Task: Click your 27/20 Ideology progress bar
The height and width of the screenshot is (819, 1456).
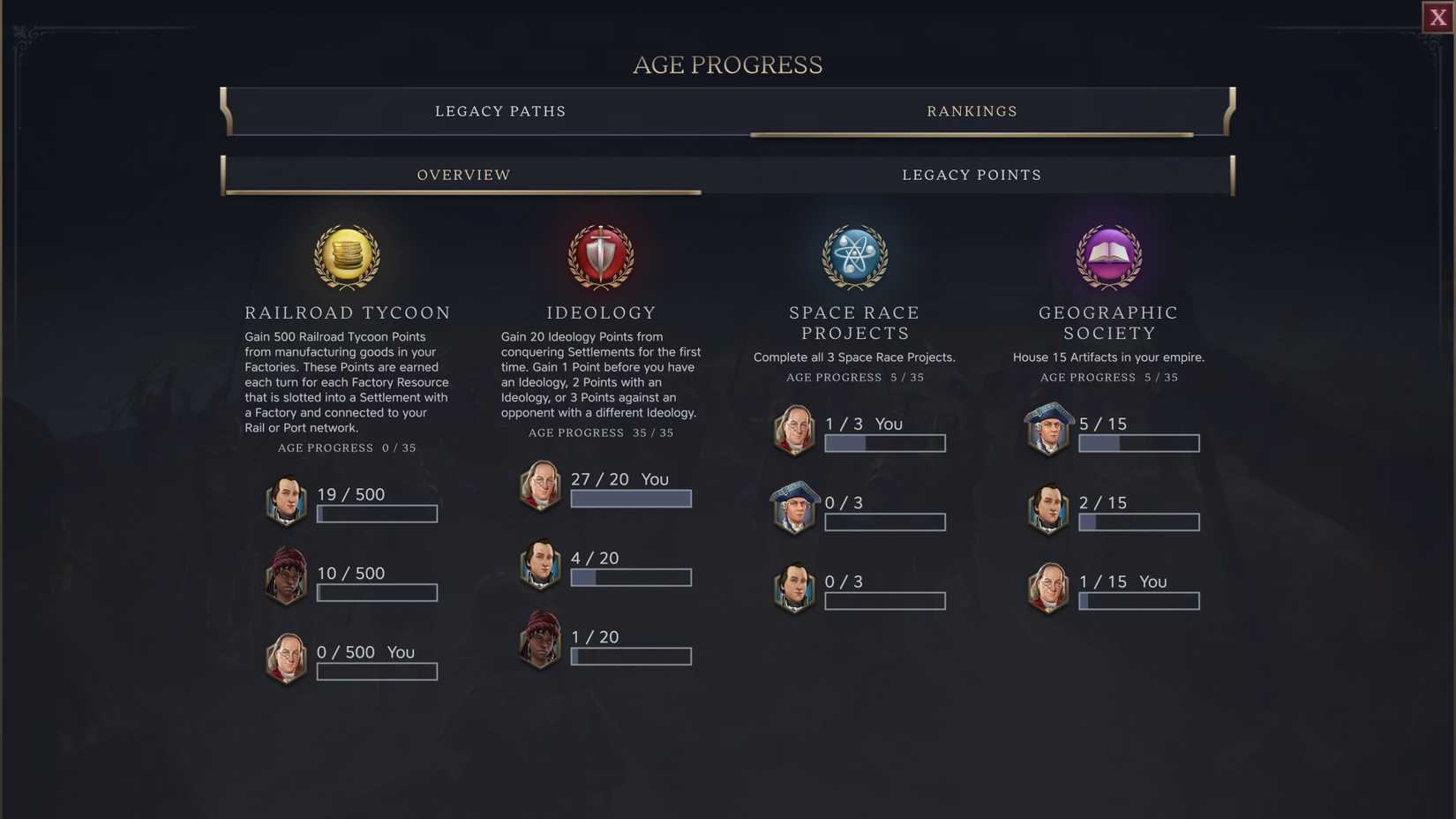Action: [630, 499]
